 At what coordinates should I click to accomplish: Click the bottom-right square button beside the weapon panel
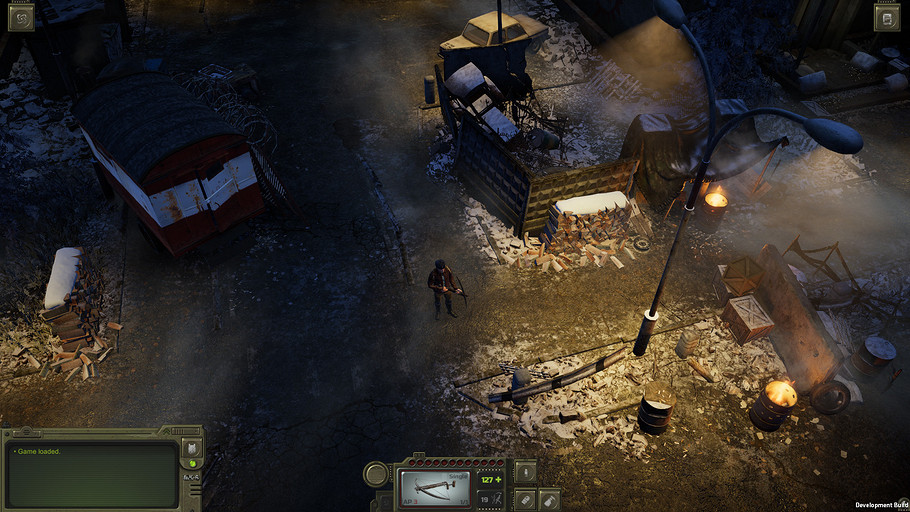tap(550, 500)
